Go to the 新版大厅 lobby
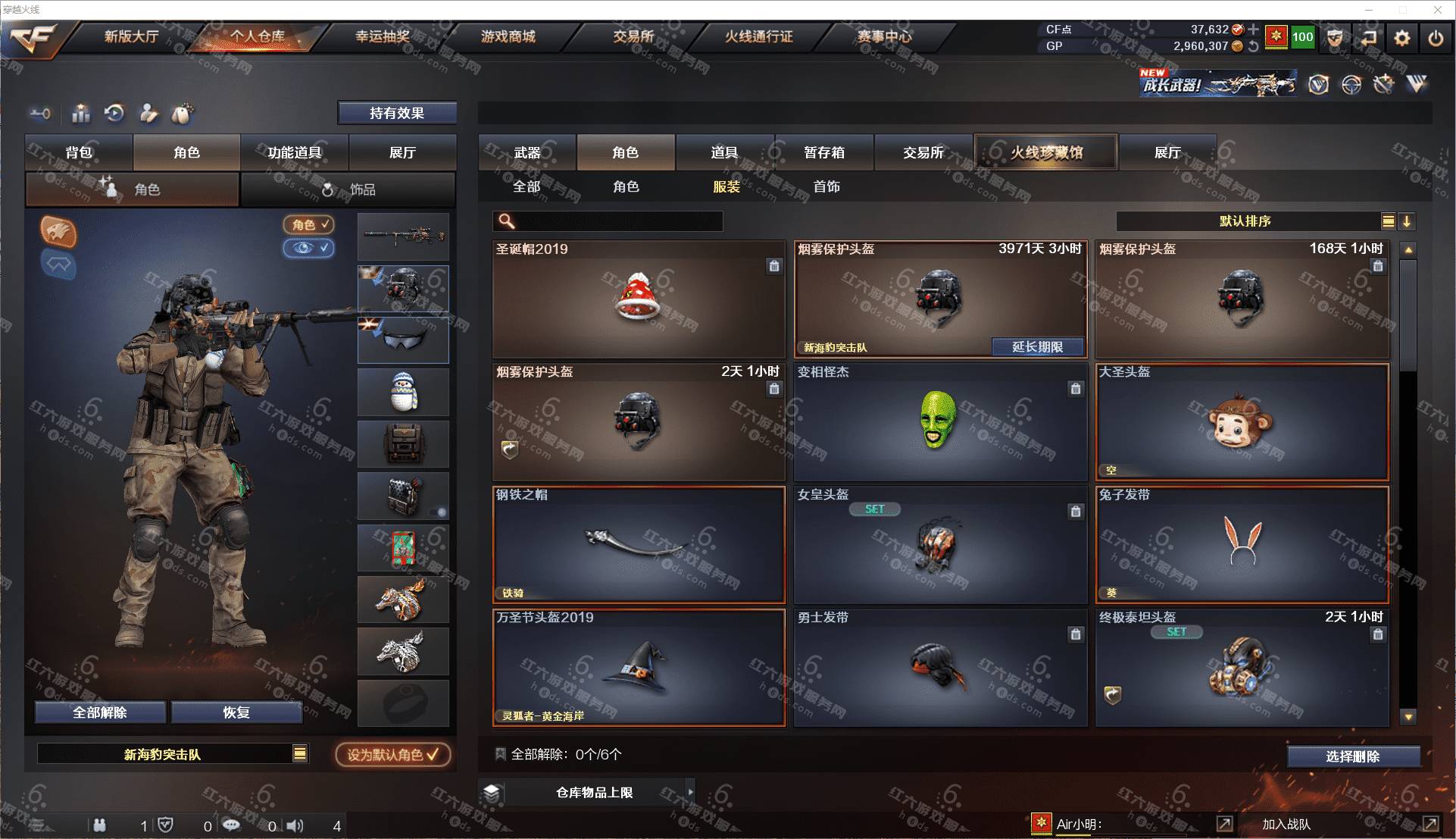 (131, 36)
